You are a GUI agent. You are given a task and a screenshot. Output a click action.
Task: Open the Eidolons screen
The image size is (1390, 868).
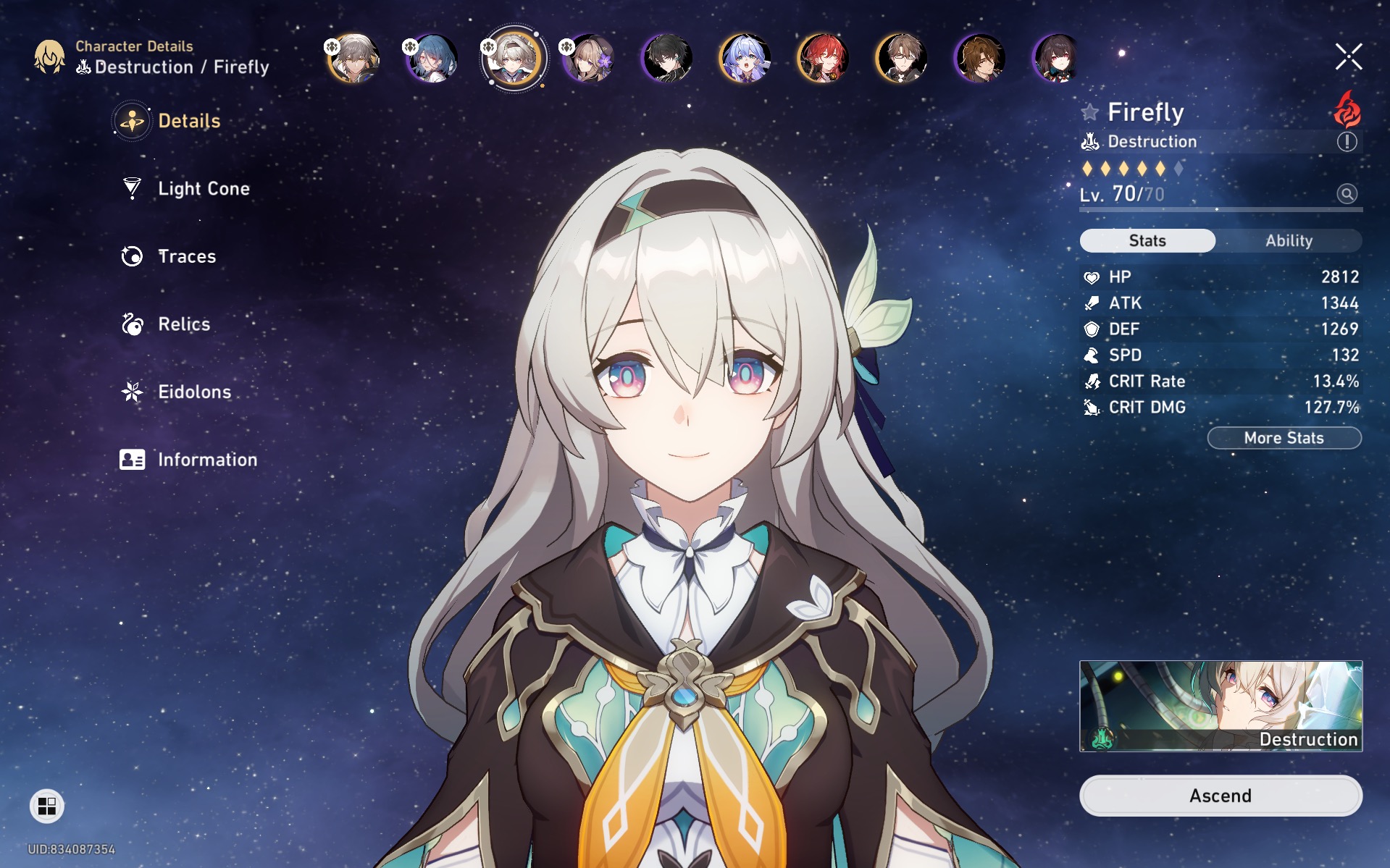tap(193, 392)
